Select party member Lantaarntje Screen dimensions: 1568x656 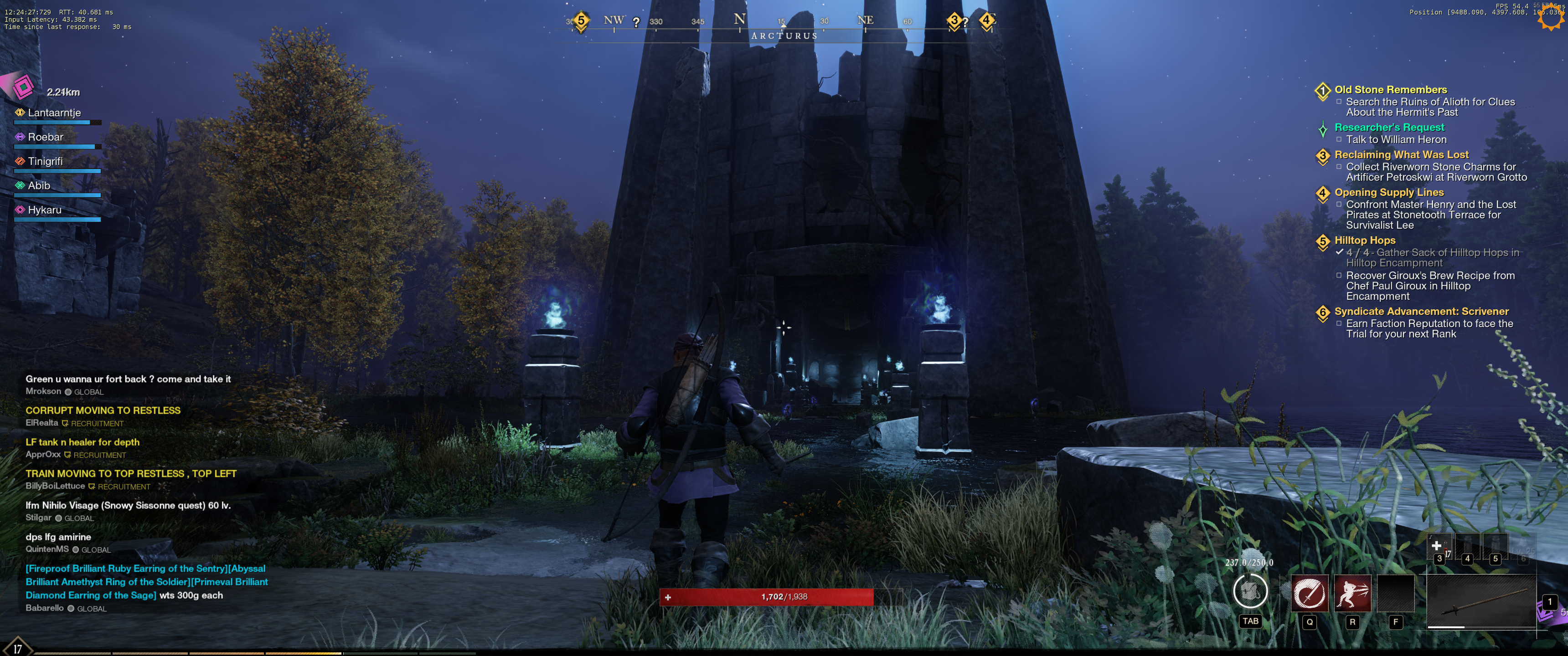54,113
